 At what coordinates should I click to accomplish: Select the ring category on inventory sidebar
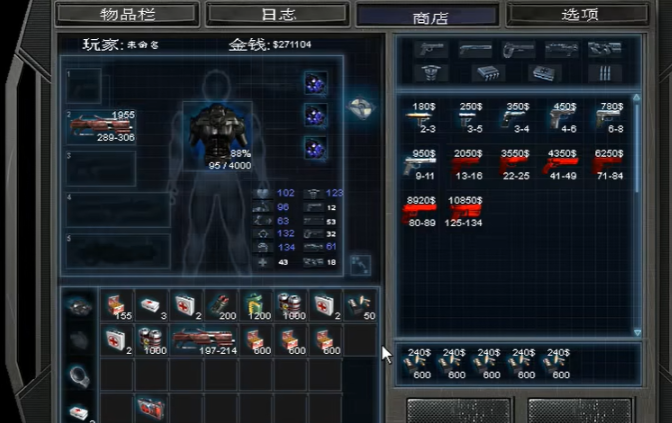[79, 374]
